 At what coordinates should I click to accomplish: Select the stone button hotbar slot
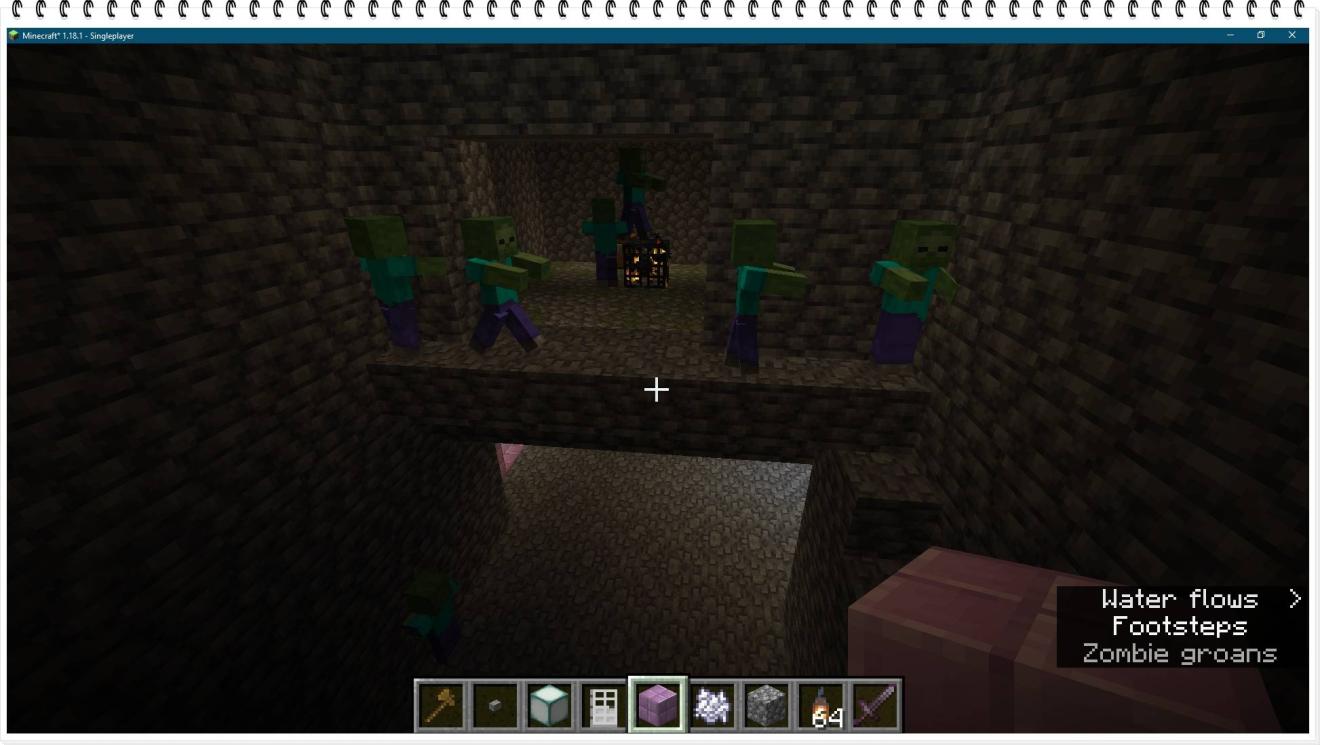tap(495, 705)
